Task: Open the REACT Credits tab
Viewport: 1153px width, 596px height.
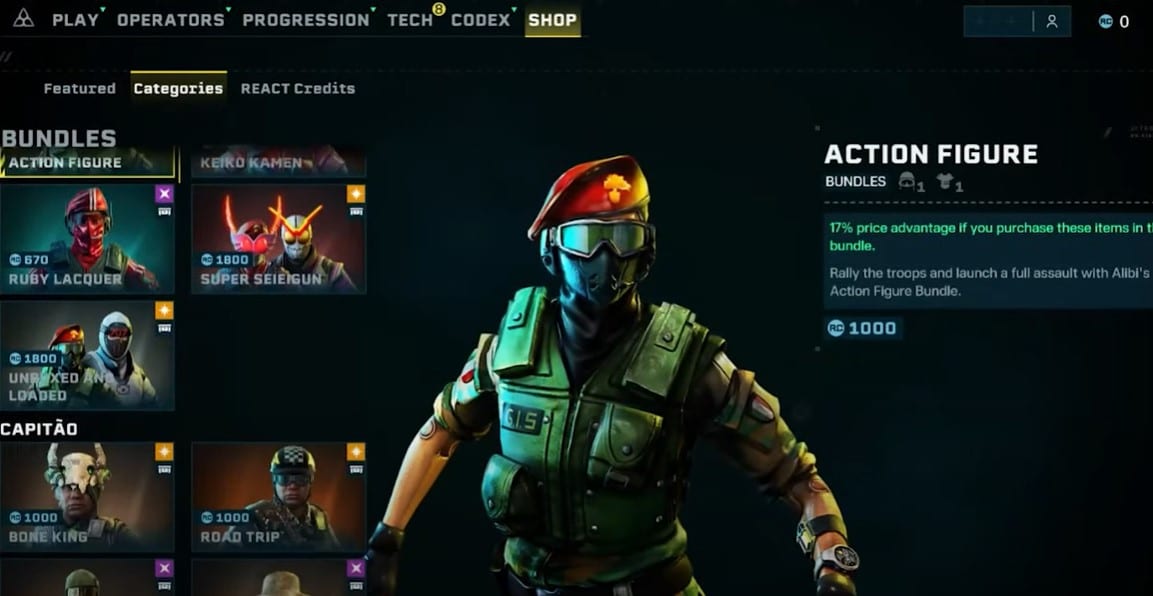Action: [x=298, y=88]
